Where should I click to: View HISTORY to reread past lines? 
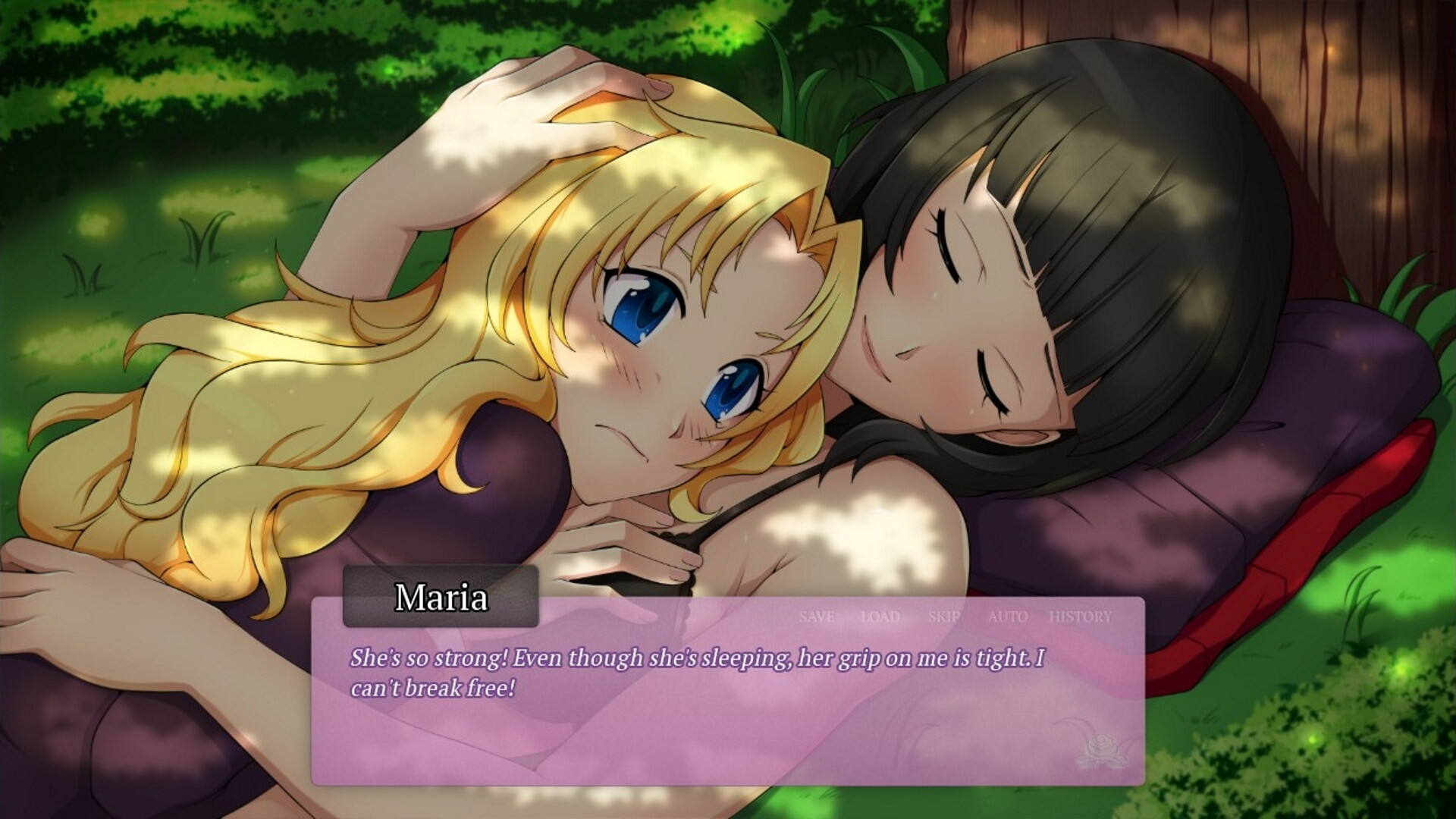click(x=1080, y=617)
